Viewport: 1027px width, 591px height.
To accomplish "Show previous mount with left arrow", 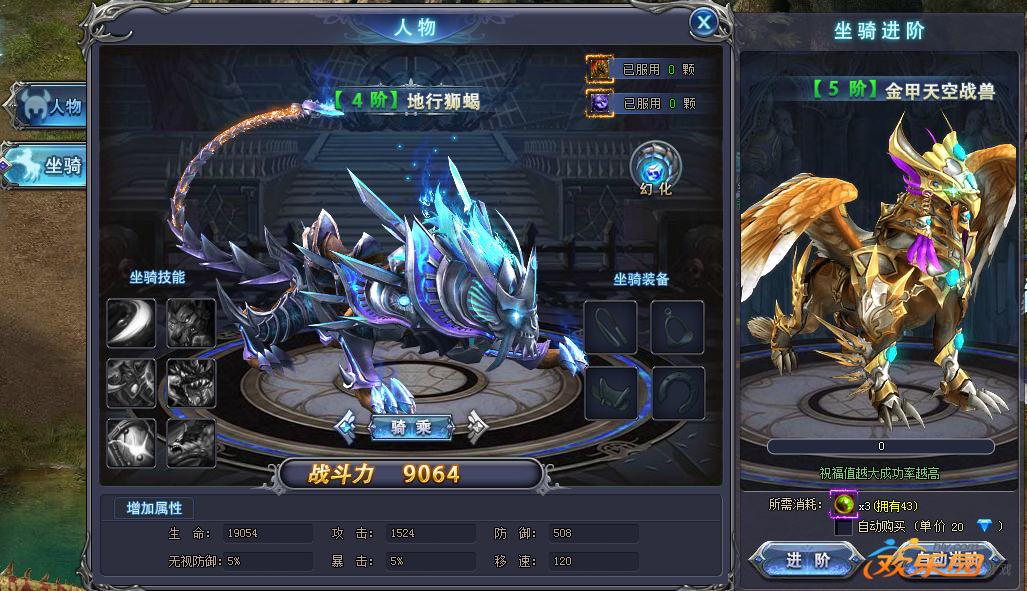I will pyautogui.click(x=347, y=427).
